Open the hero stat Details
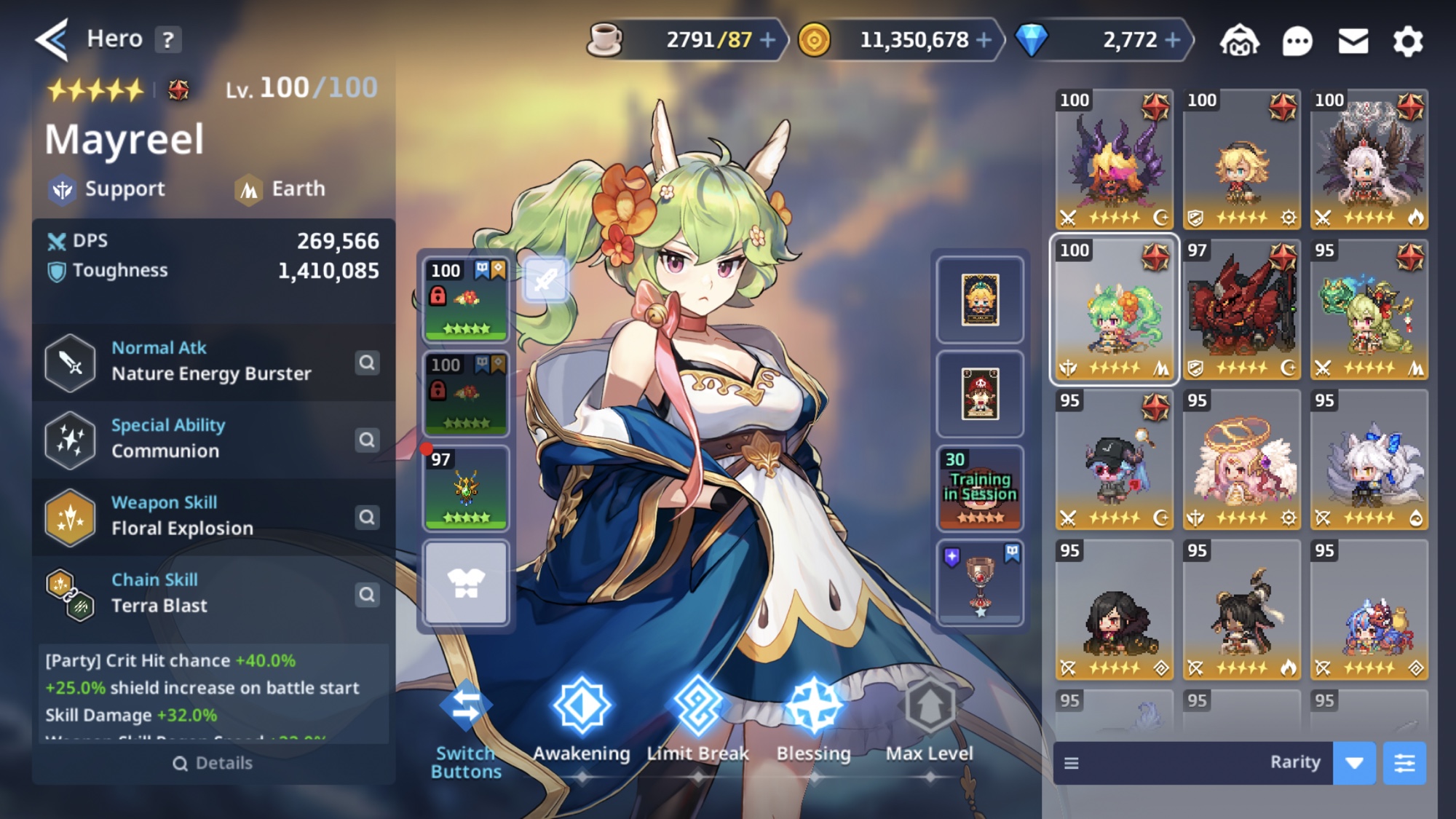Viewport: 1456px width, 819px height. pyautogui.click(x=213, y=763)
